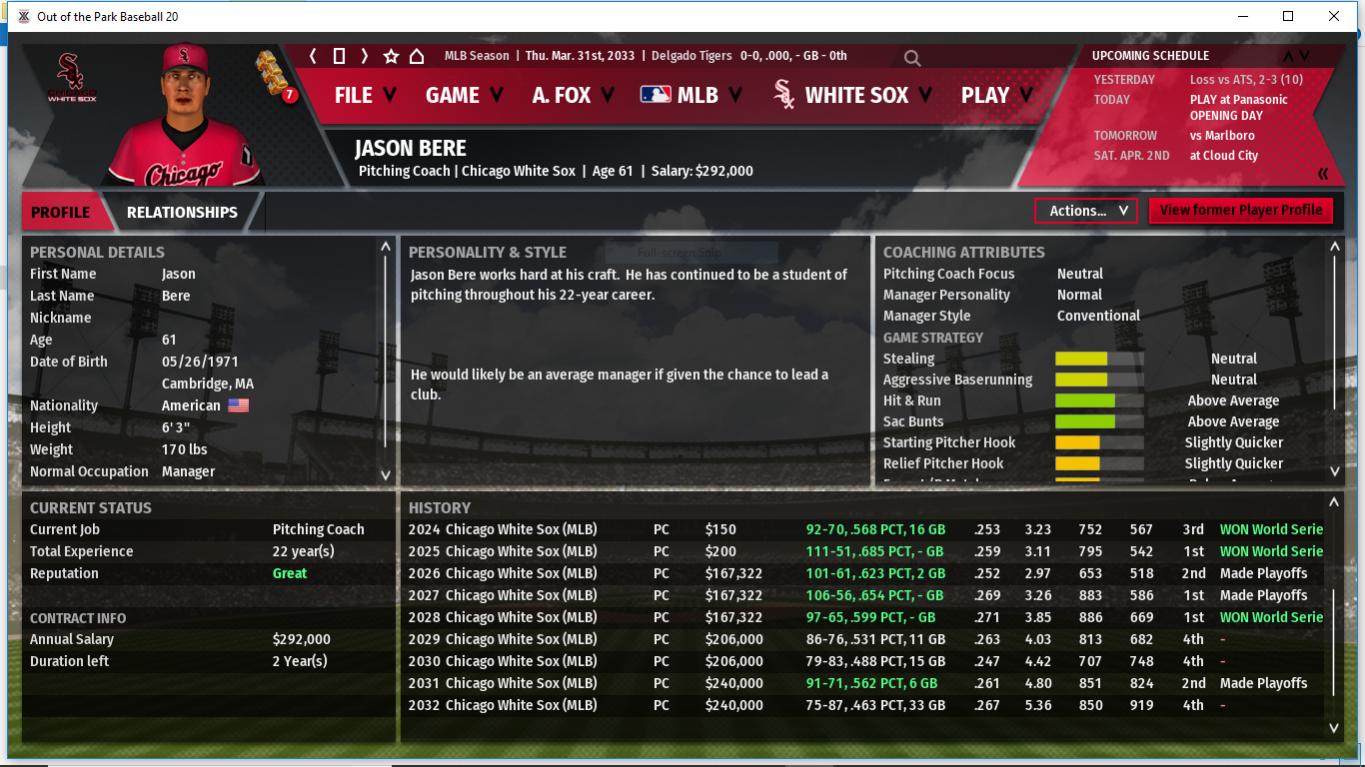Open the WHITE SOX team menu
The image size is (1365, 767).
(853, 95)
